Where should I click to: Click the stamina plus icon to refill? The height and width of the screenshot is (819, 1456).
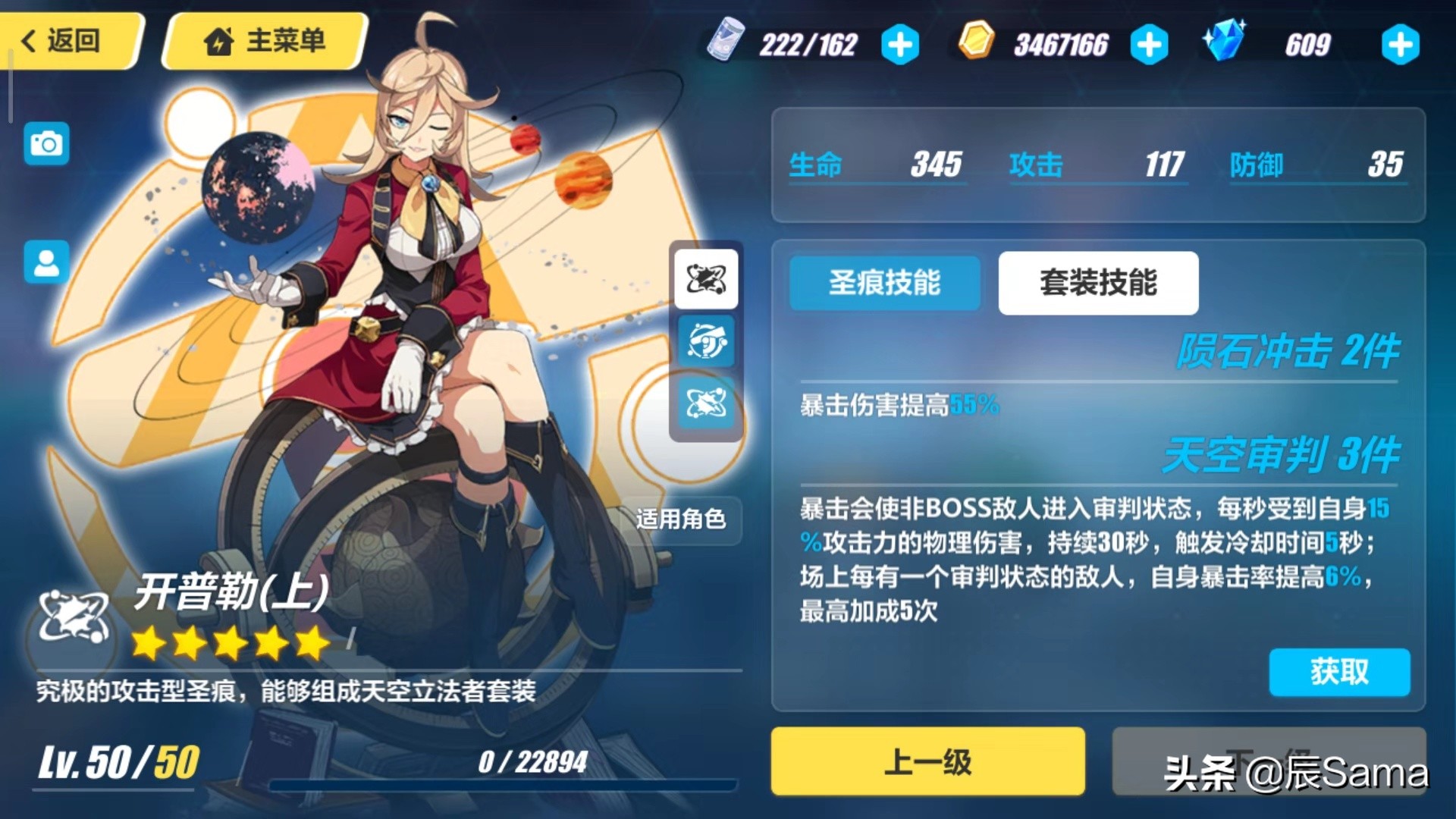[x=899, y=44]
